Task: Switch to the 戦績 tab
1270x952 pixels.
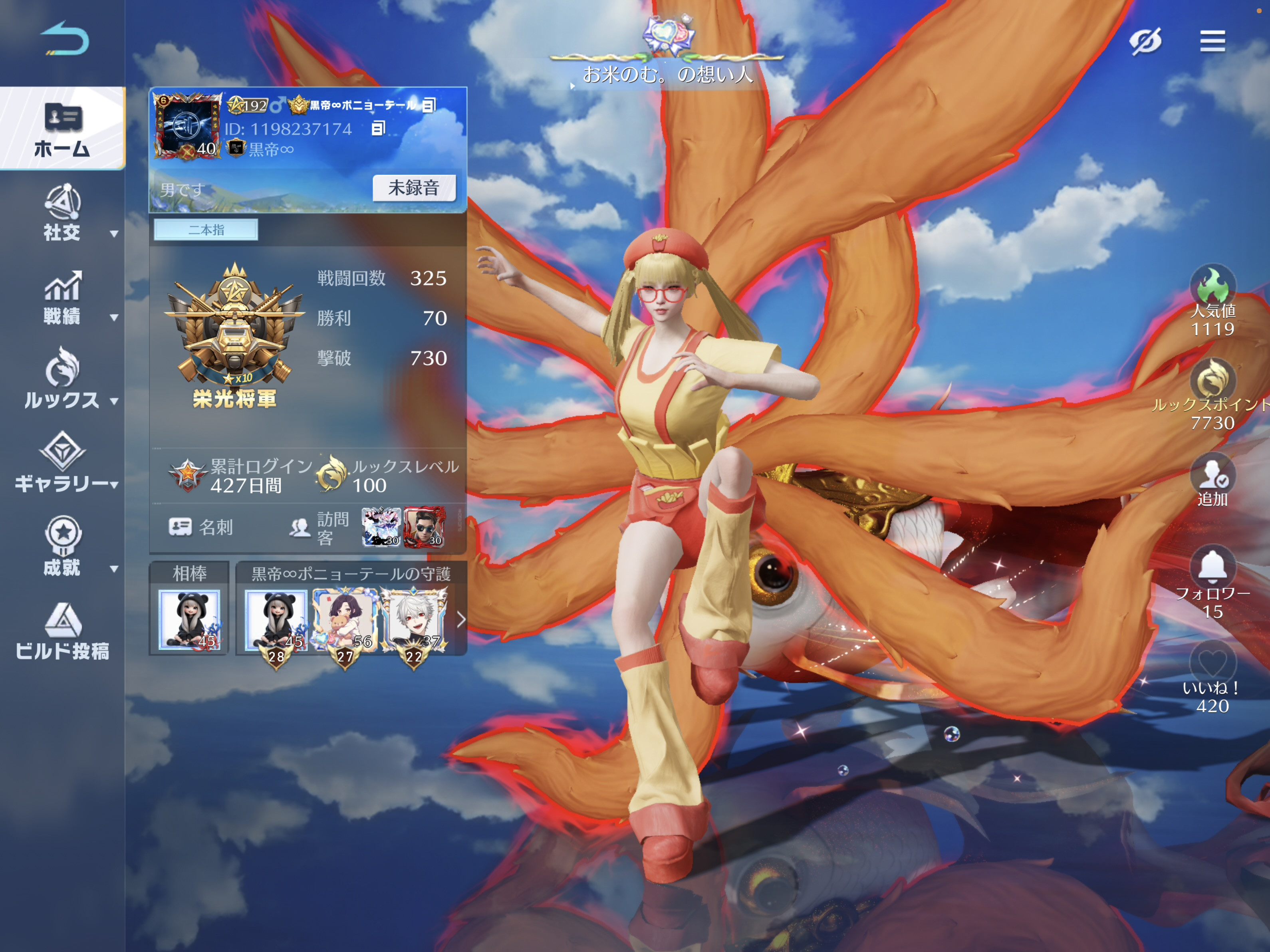Action: click(62, 297)
